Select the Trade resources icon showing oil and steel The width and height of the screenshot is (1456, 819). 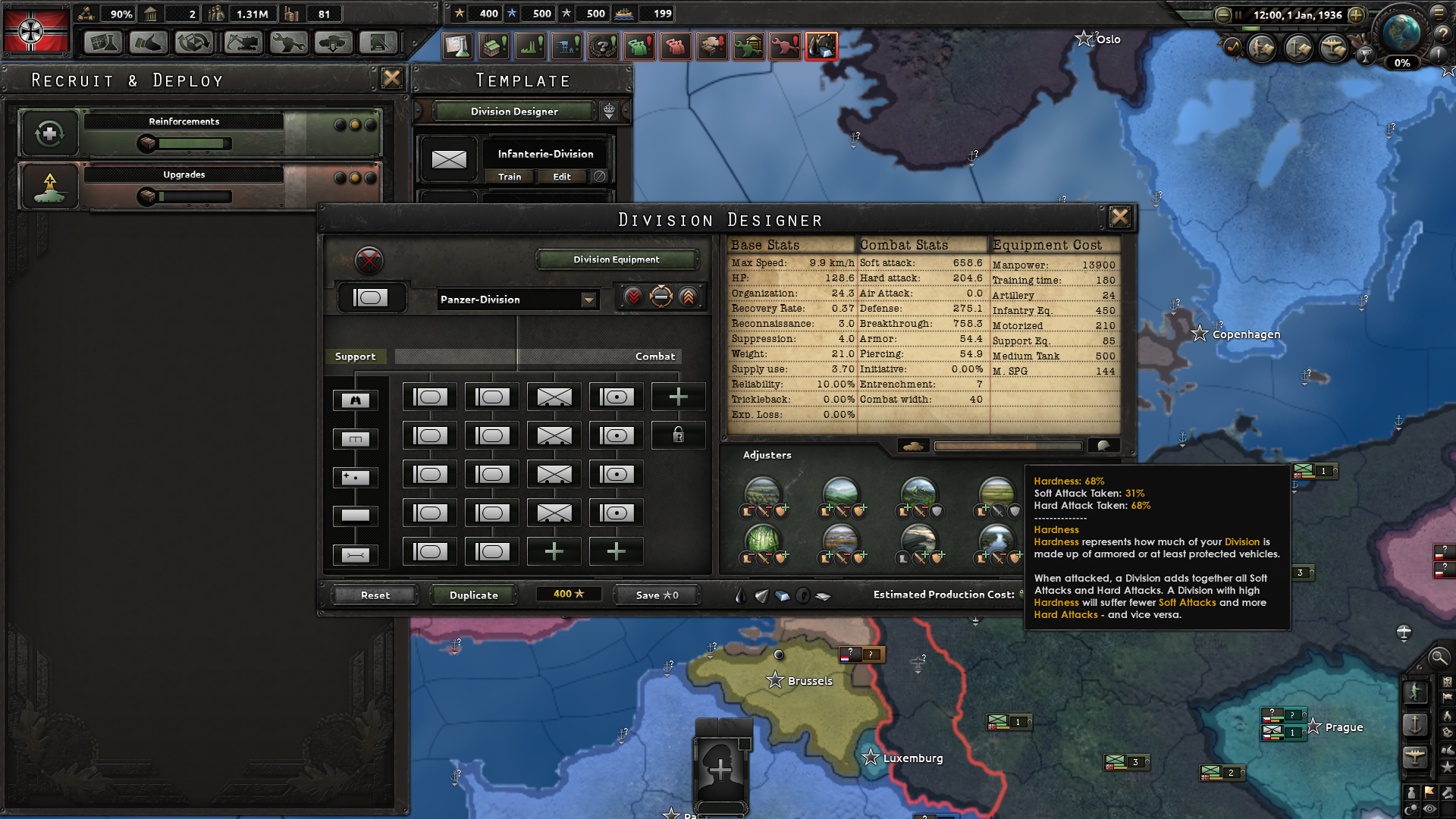click(x=821, y=45)
